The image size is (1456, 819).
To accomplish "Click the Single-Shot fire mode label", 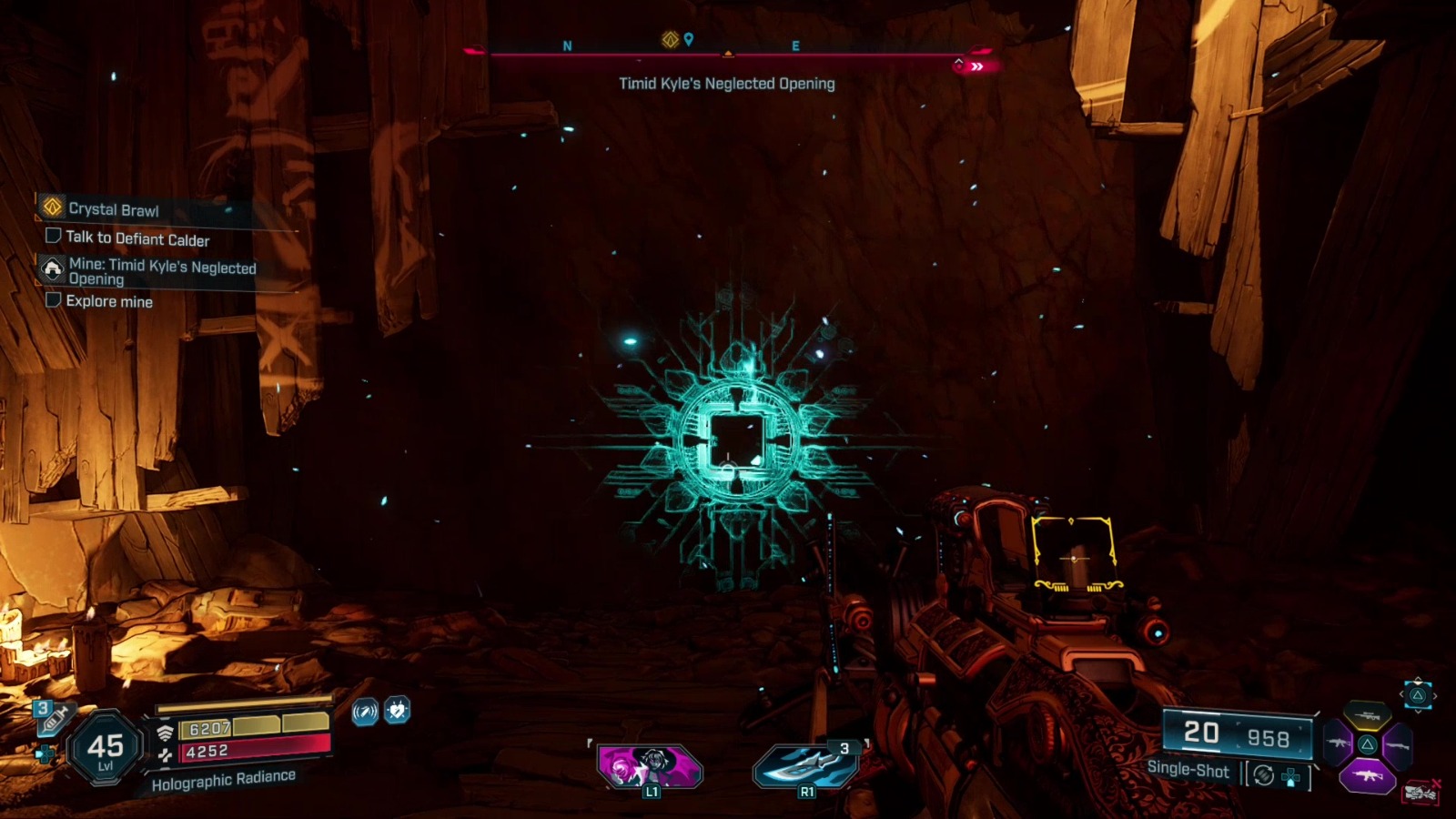I will point(1188,770).
